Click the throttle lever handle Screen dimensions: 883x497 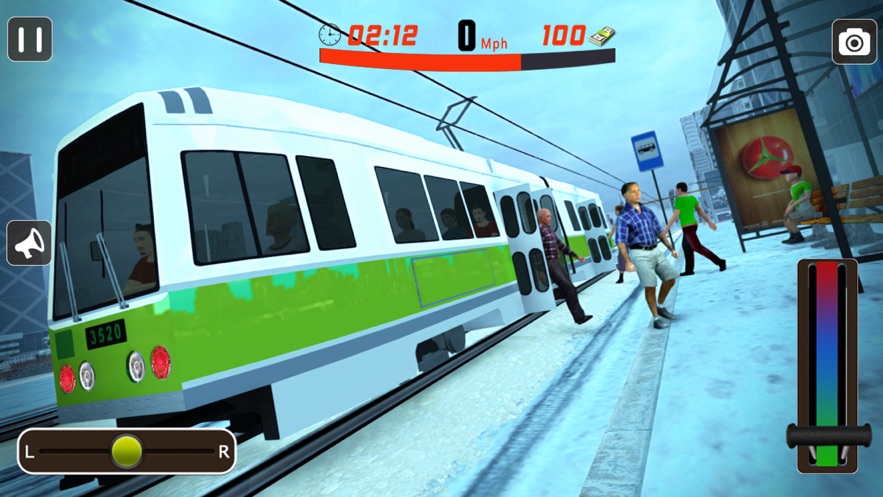(x=827, y=436)
